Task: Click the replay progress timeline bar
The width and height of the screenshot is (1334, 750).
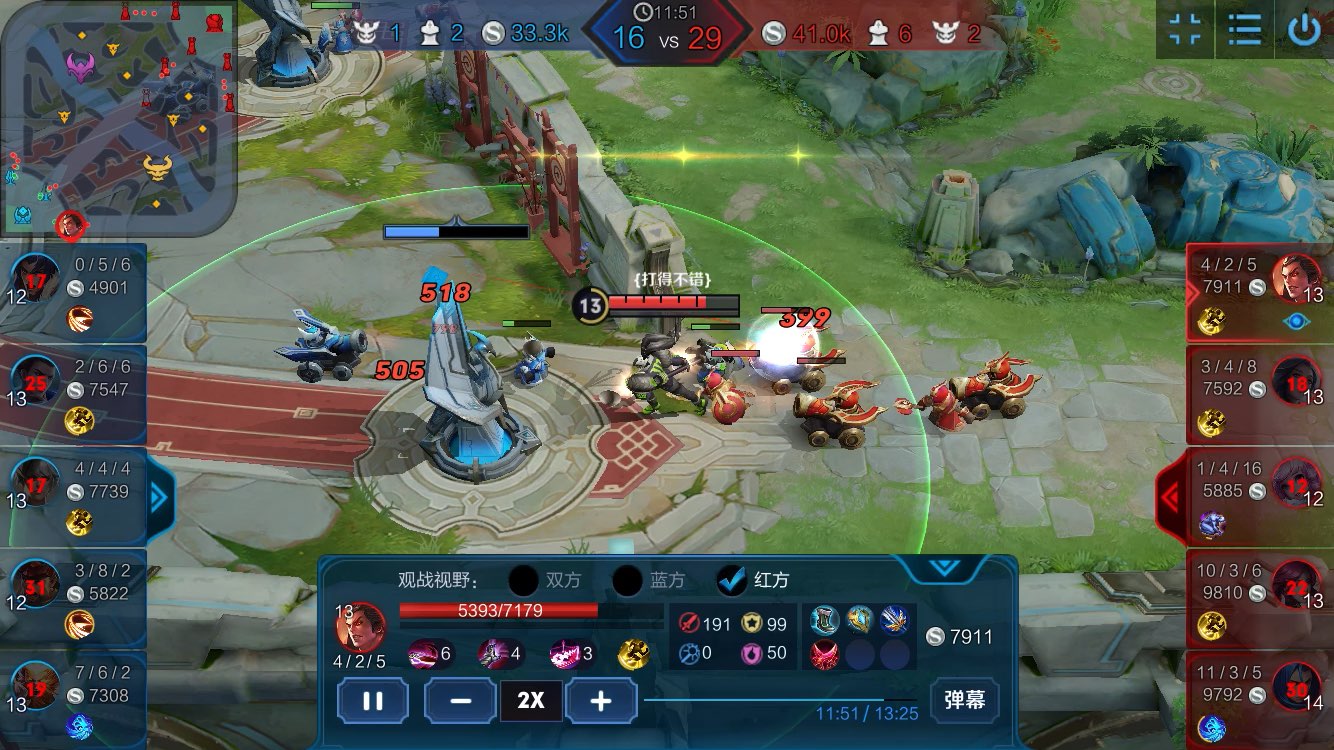Action: (x=778, y=700)
